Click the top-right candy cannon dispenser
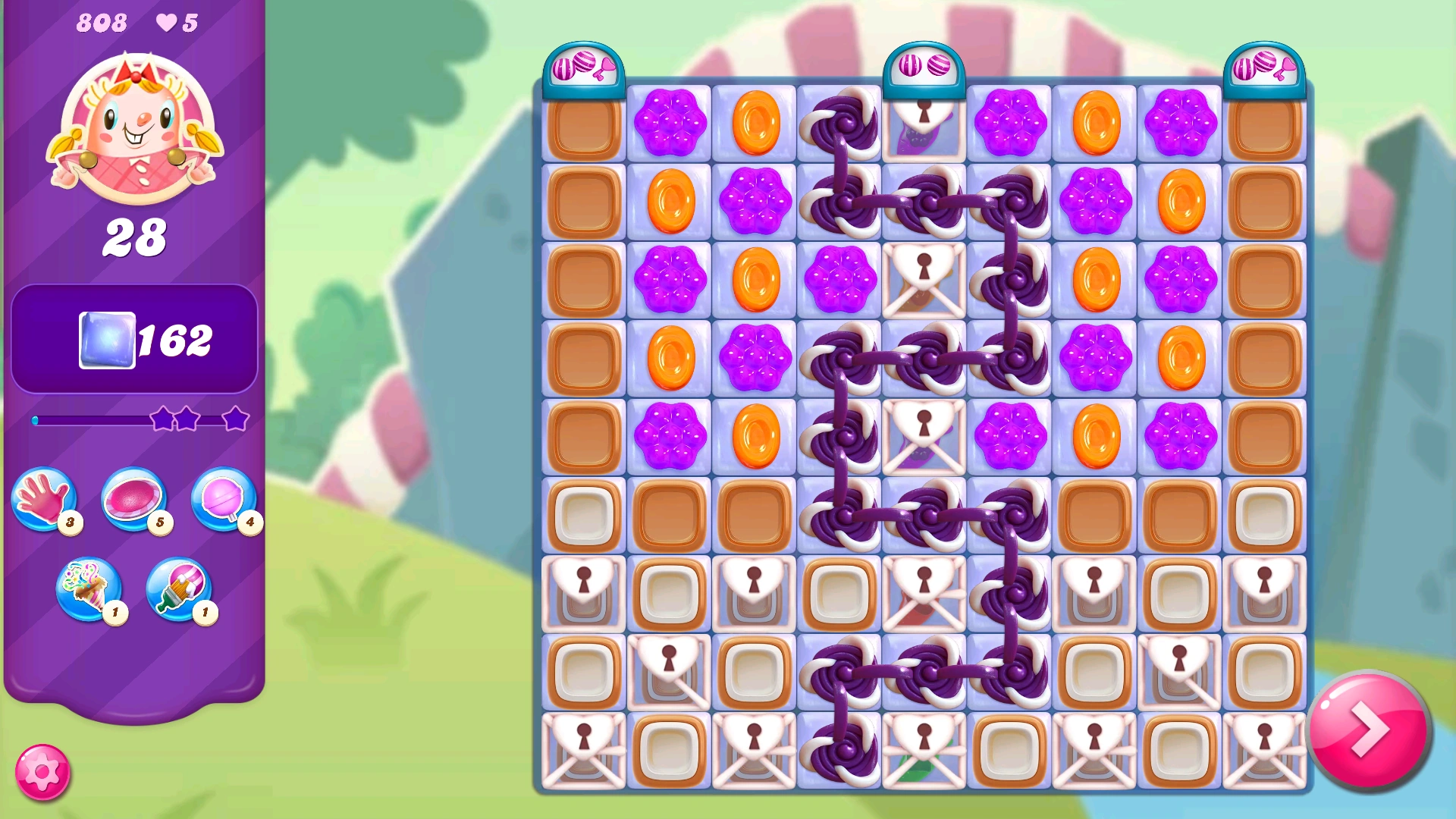Viewport: 1456px width, 819px height. [x=1263, y=67]
